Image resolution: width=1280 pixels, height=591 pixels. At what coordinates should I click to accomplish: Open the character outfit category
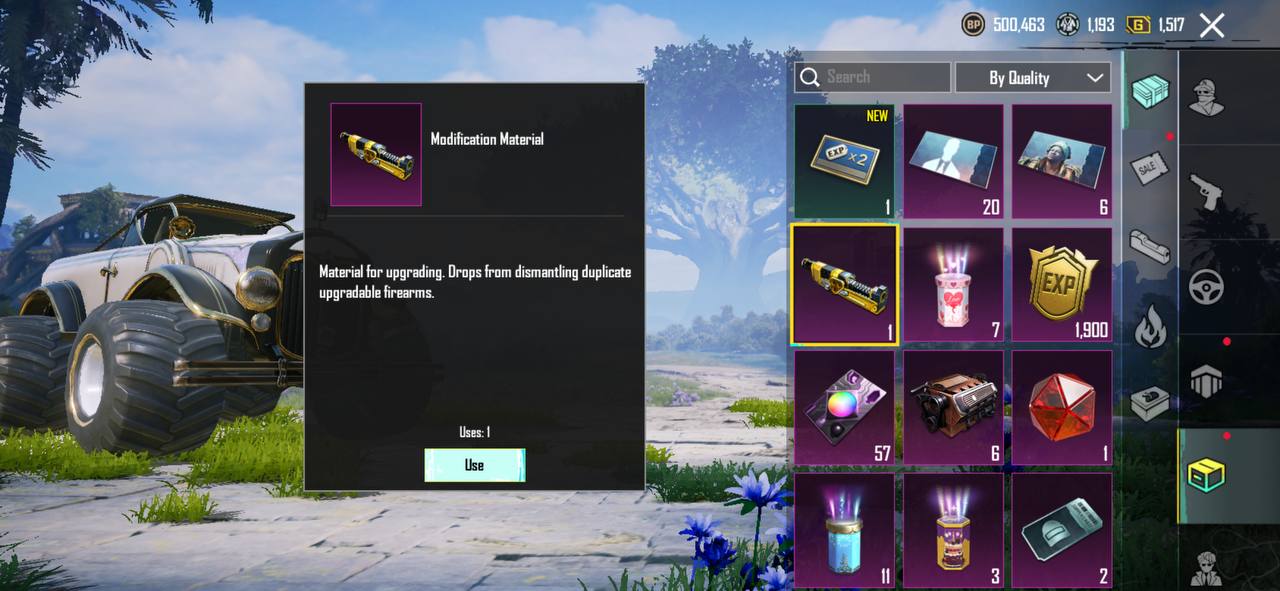1207,96
